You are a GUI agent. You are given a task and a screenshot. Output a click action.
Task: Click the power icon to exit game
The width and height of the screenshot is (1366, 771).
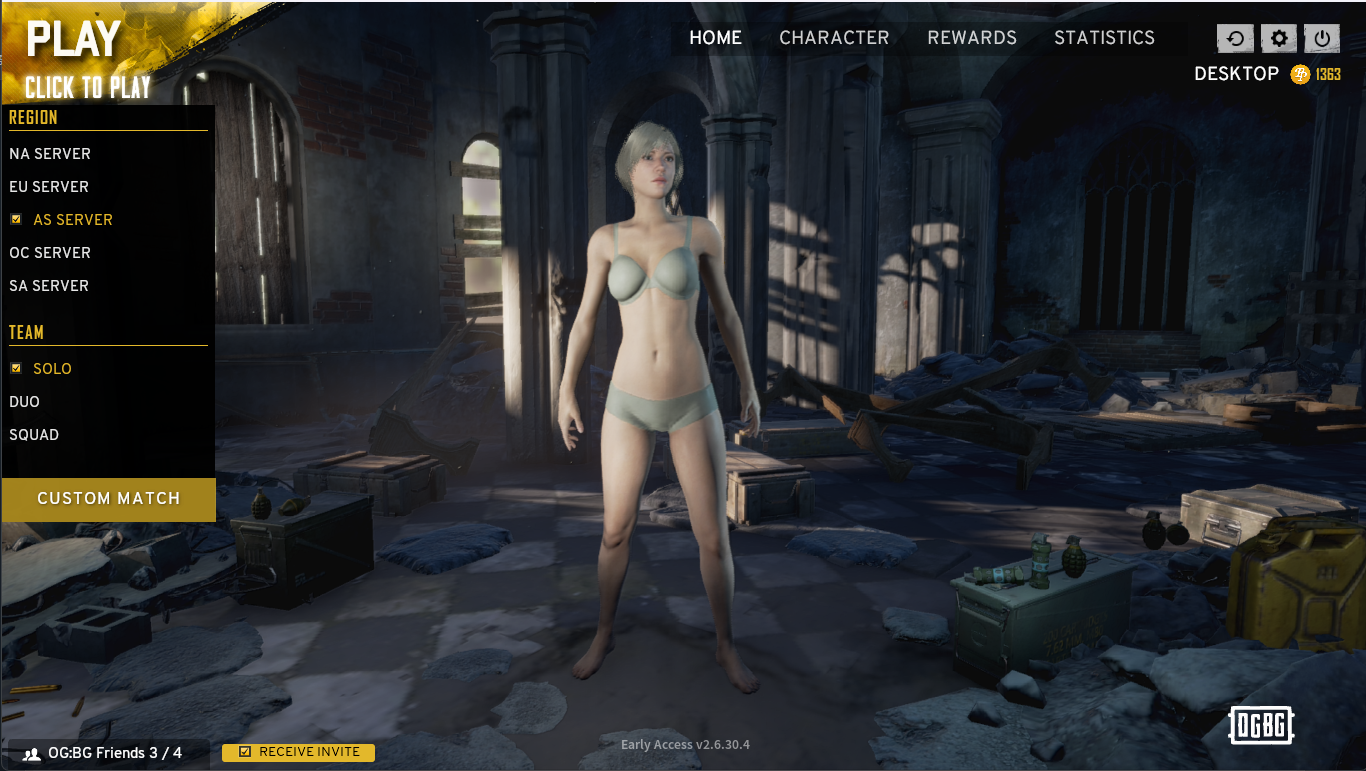[x=1320, y=38]
